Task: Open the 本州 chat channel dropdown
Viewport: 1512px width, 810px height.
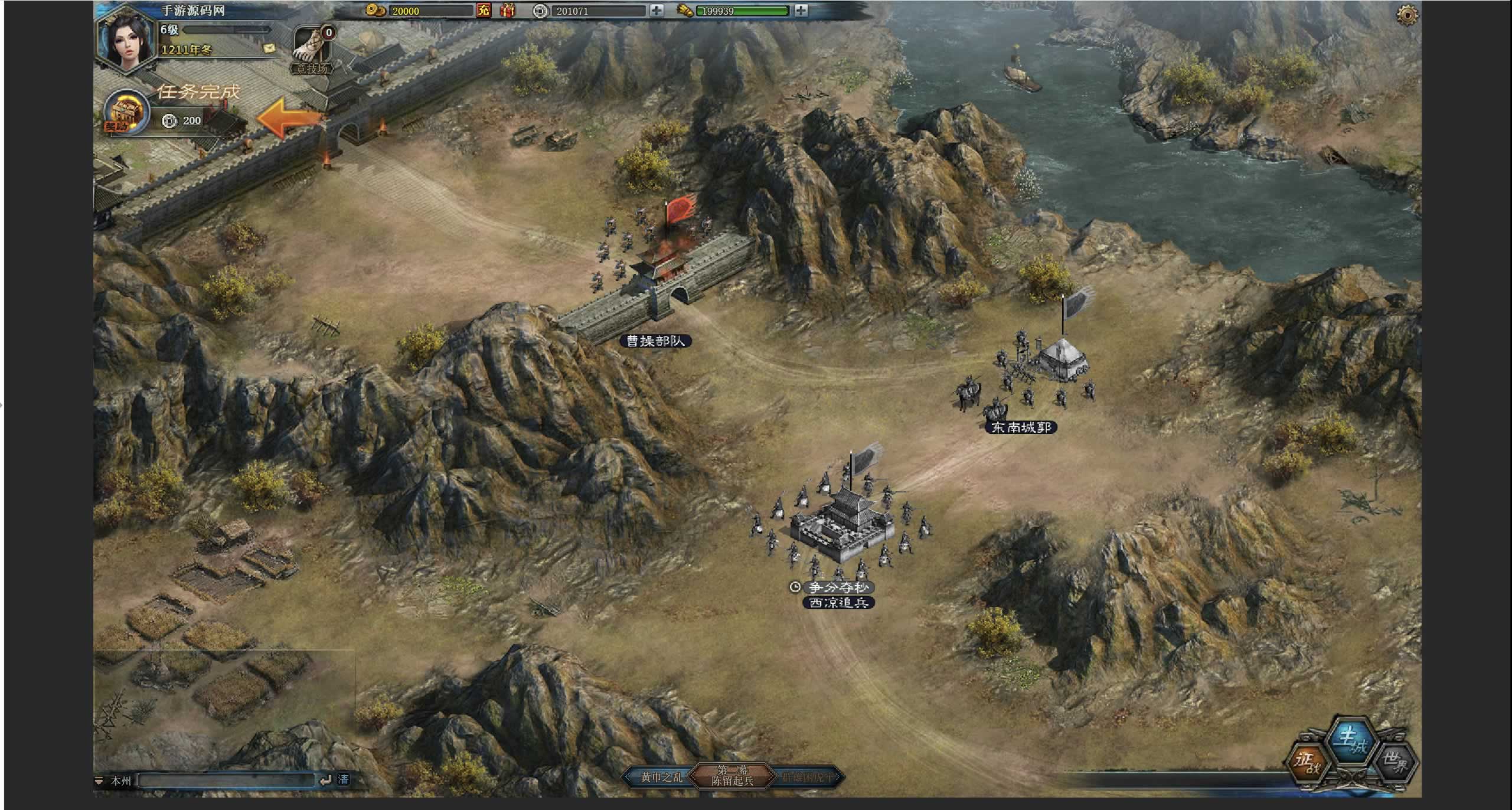Action: coord(114,781)
